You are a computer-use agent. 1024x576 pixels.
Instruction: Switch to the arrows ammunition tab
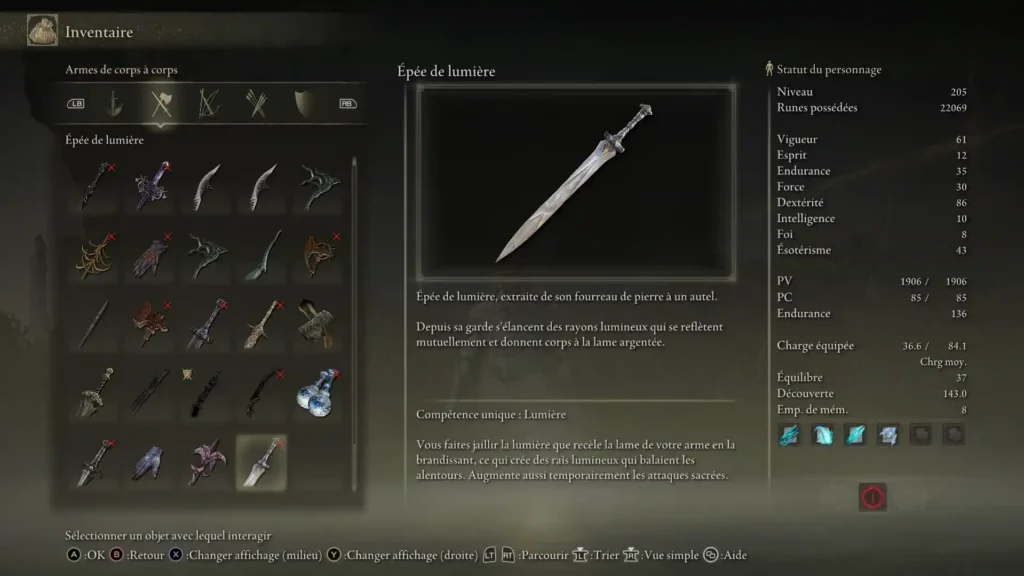[256, 102]
